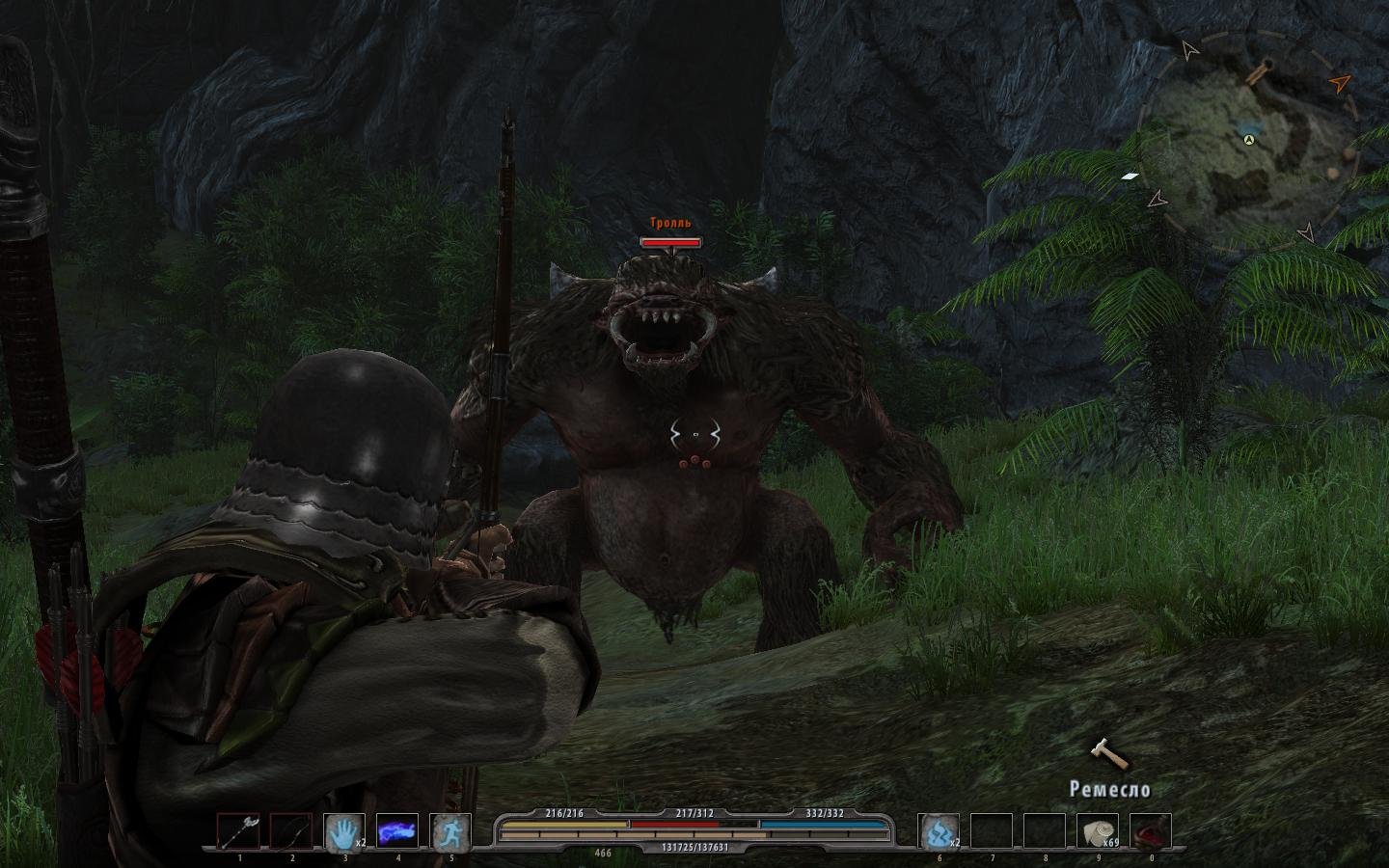Use the bandage roll with x69 count
The height and width of the screenshot is (868, 1389).
click(x=1098, y=832)
